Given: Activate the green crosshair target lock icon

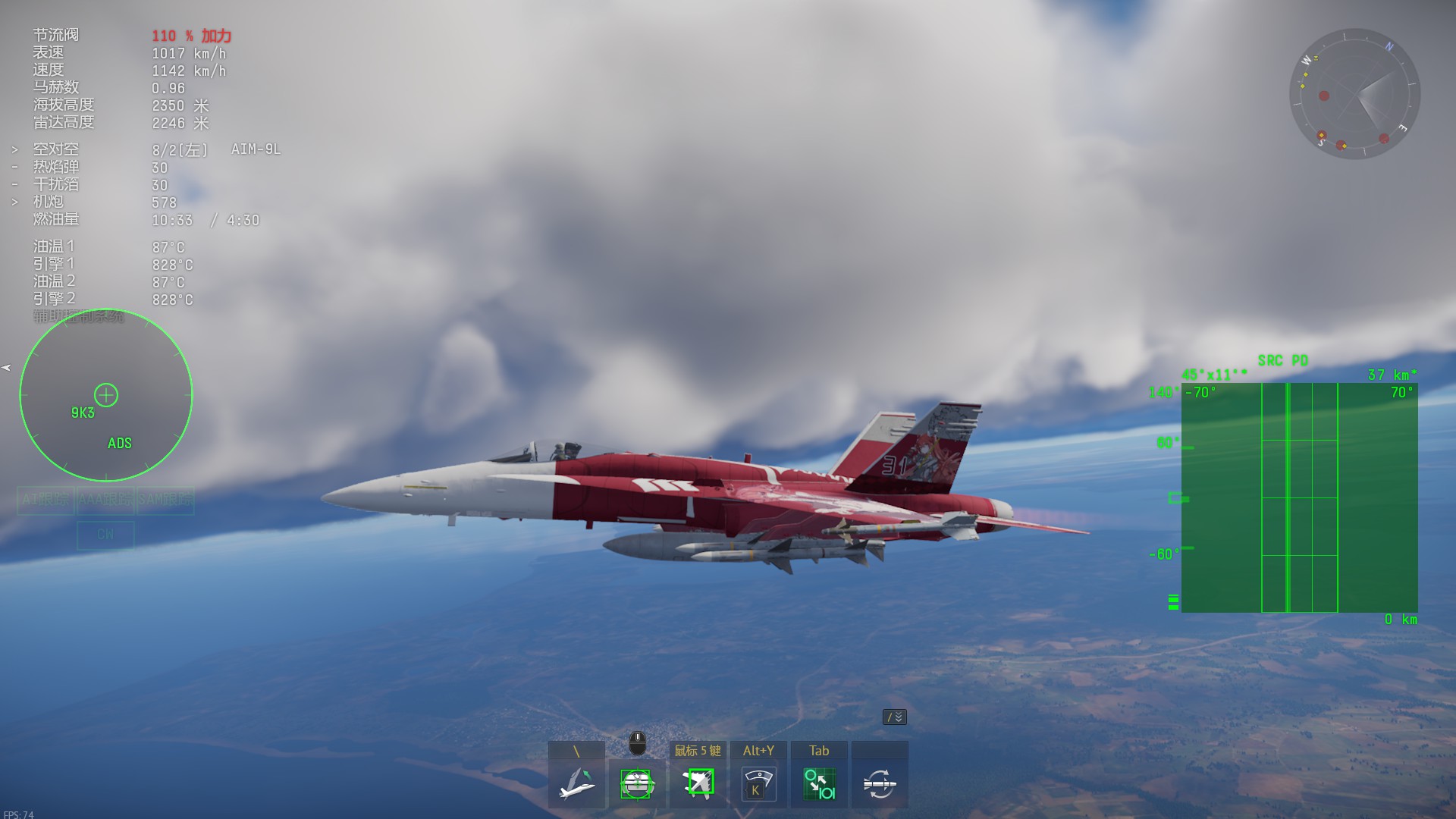Looking at the screenshot, I should pyautogui.click(x=637, y=783).
